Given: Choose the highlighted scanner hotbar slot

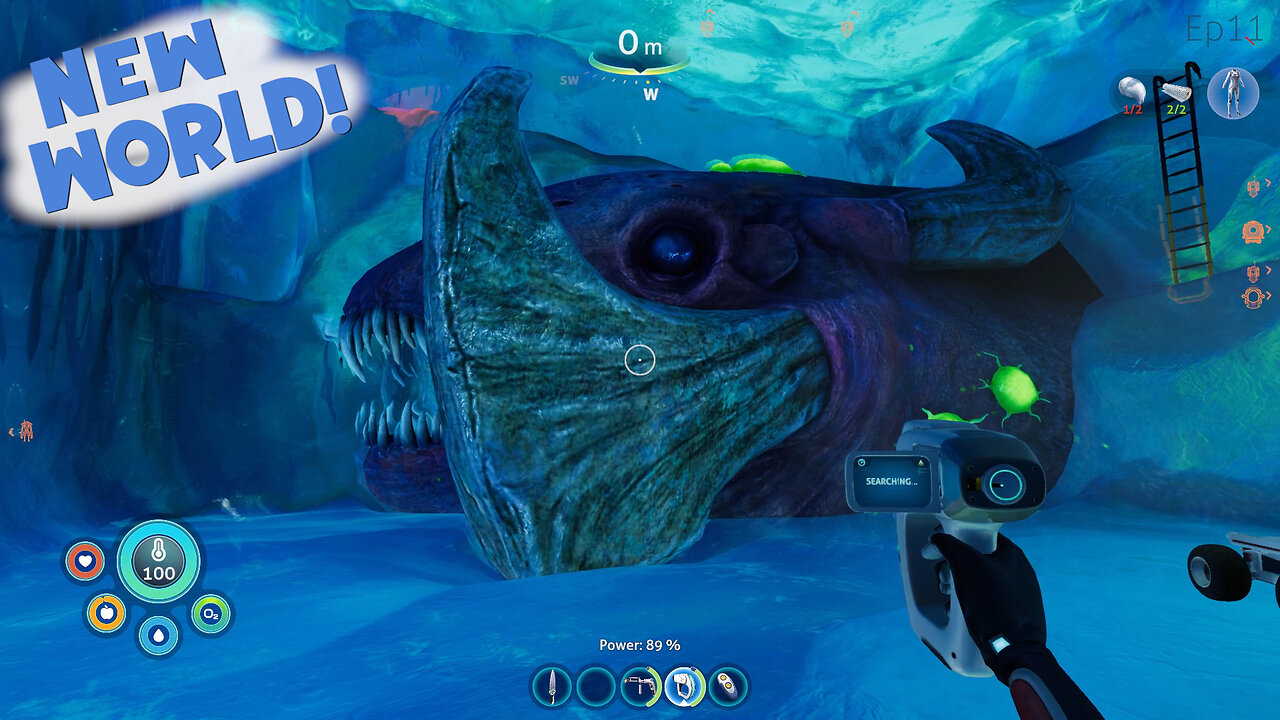Looking at the screenshot, I should 685,686.
